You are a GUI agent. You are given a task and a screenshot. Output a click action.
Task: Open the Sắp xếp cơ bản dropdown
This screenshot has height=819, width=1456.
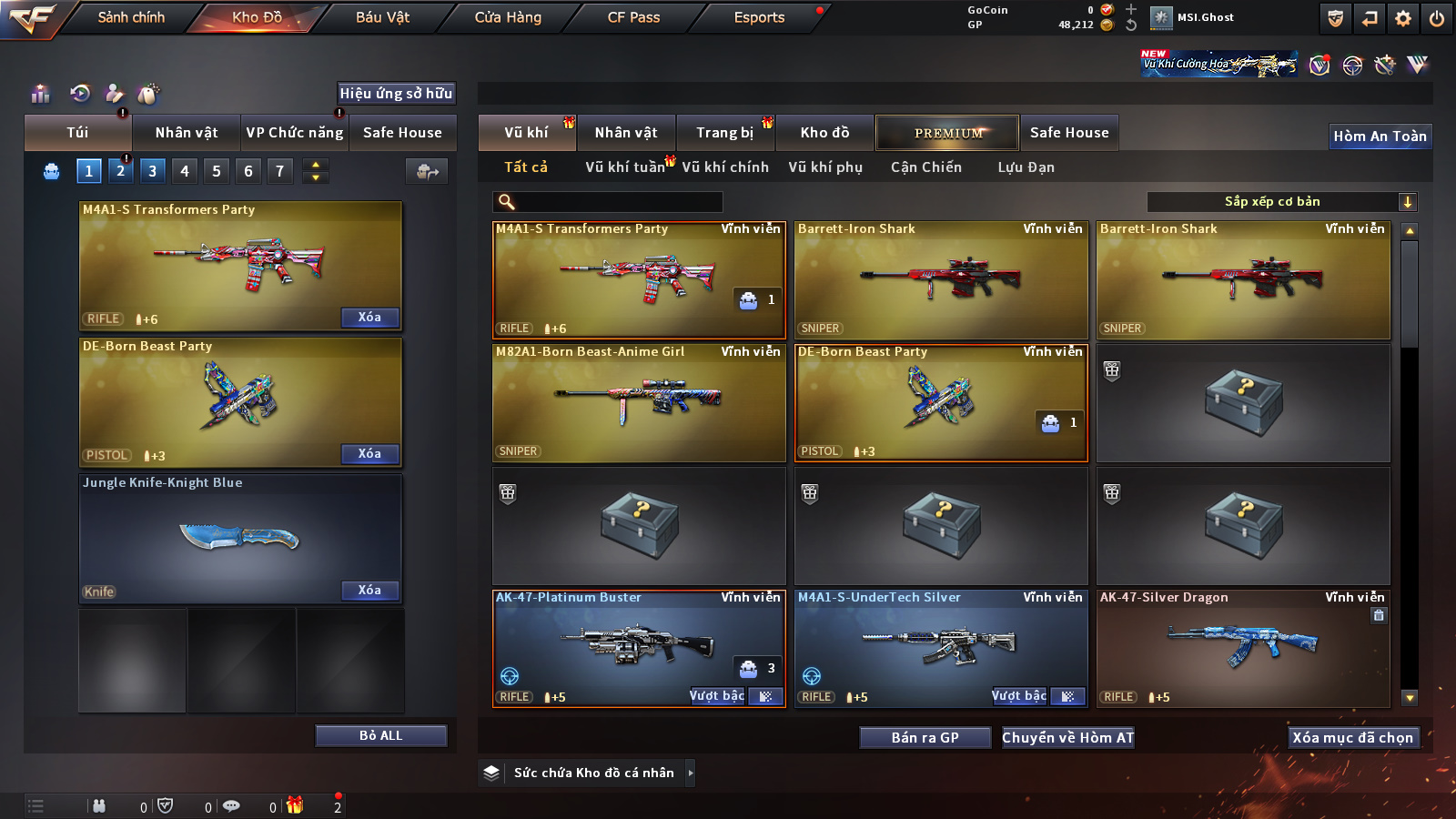point(1281,202)
